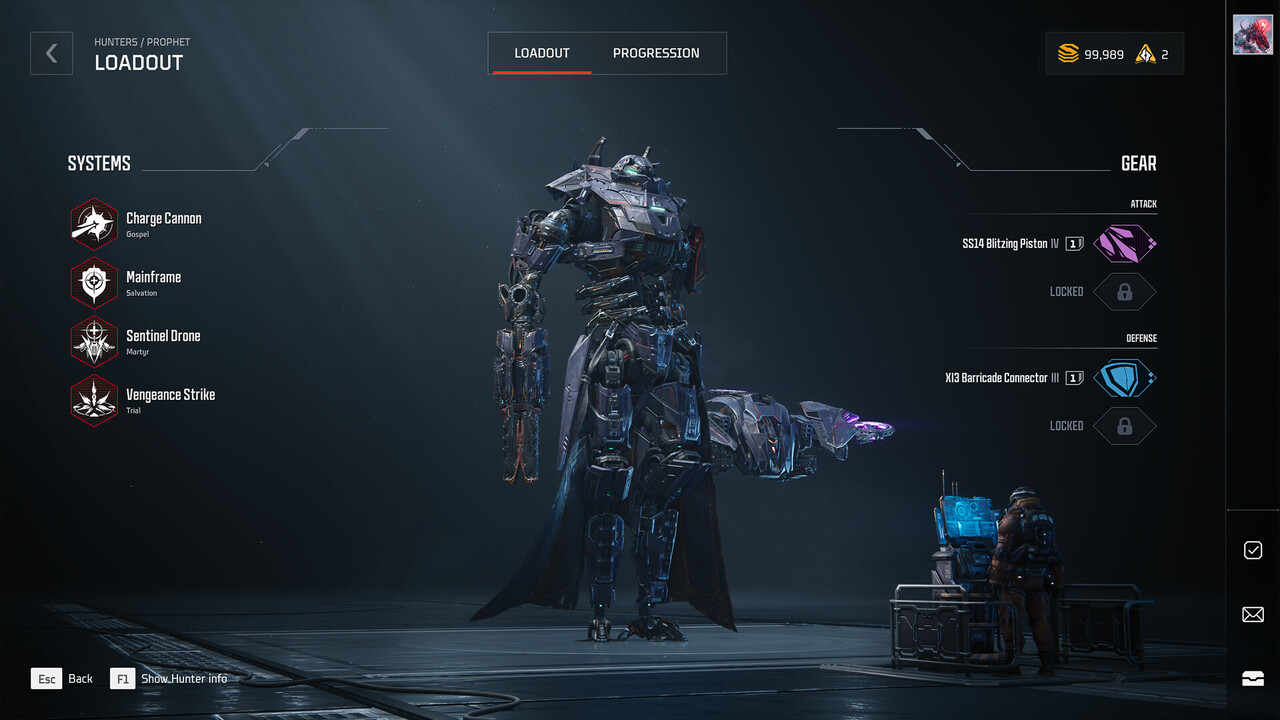This screenshot has height=720, width=1280.
Task: Click the locked attack gear slot
Action: [x=1124, y=292]
